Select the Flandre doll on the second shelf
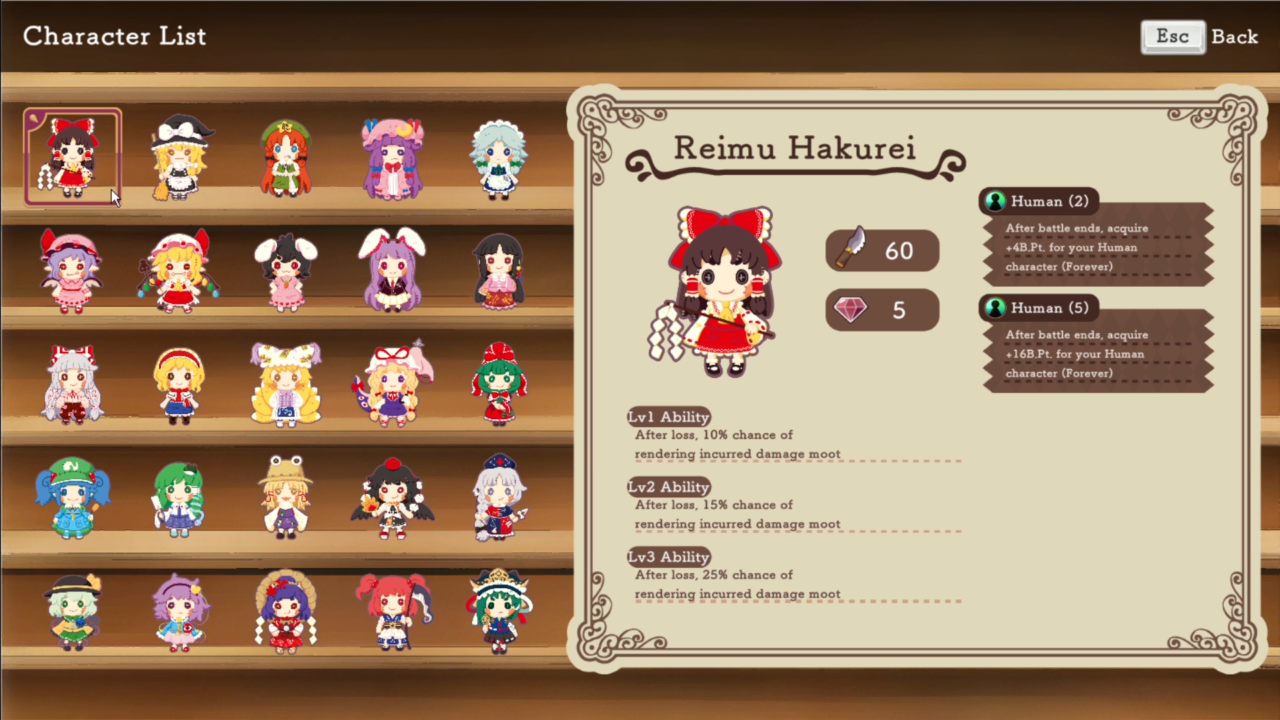Image resolution: width=1280 pixels, height=720 pixels. pos(177,272)
